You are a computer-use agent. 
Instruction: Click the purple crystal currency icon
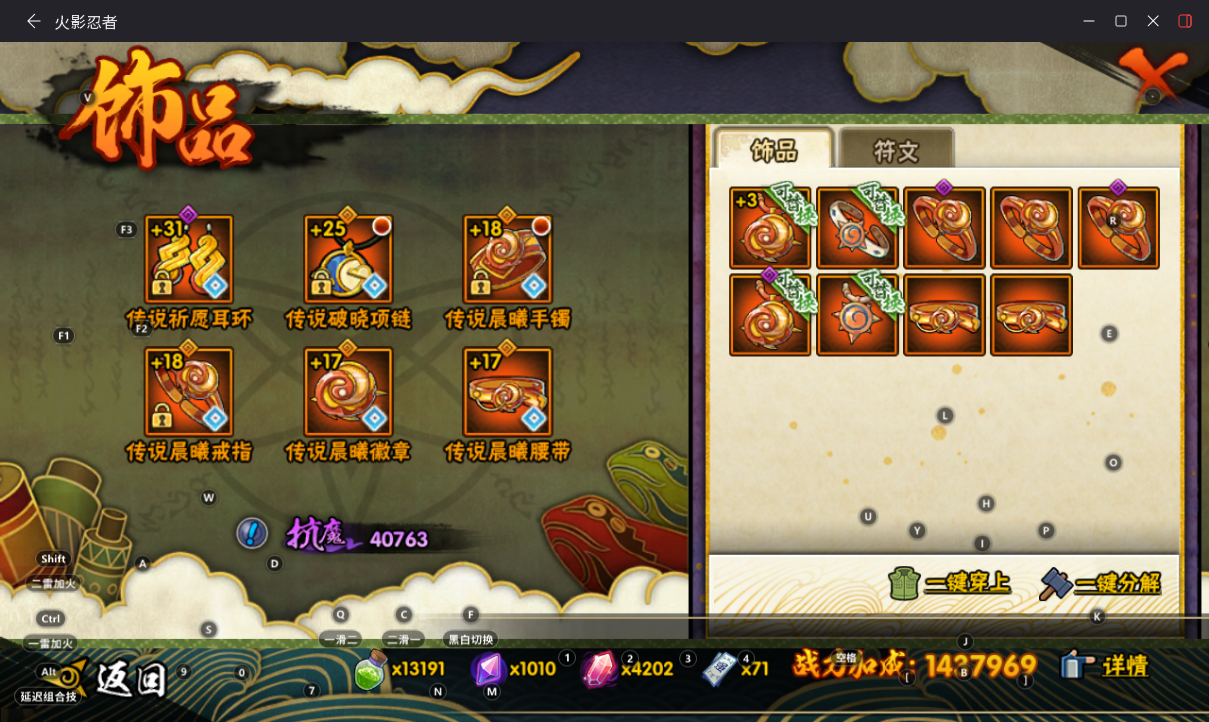coord(488,669)
